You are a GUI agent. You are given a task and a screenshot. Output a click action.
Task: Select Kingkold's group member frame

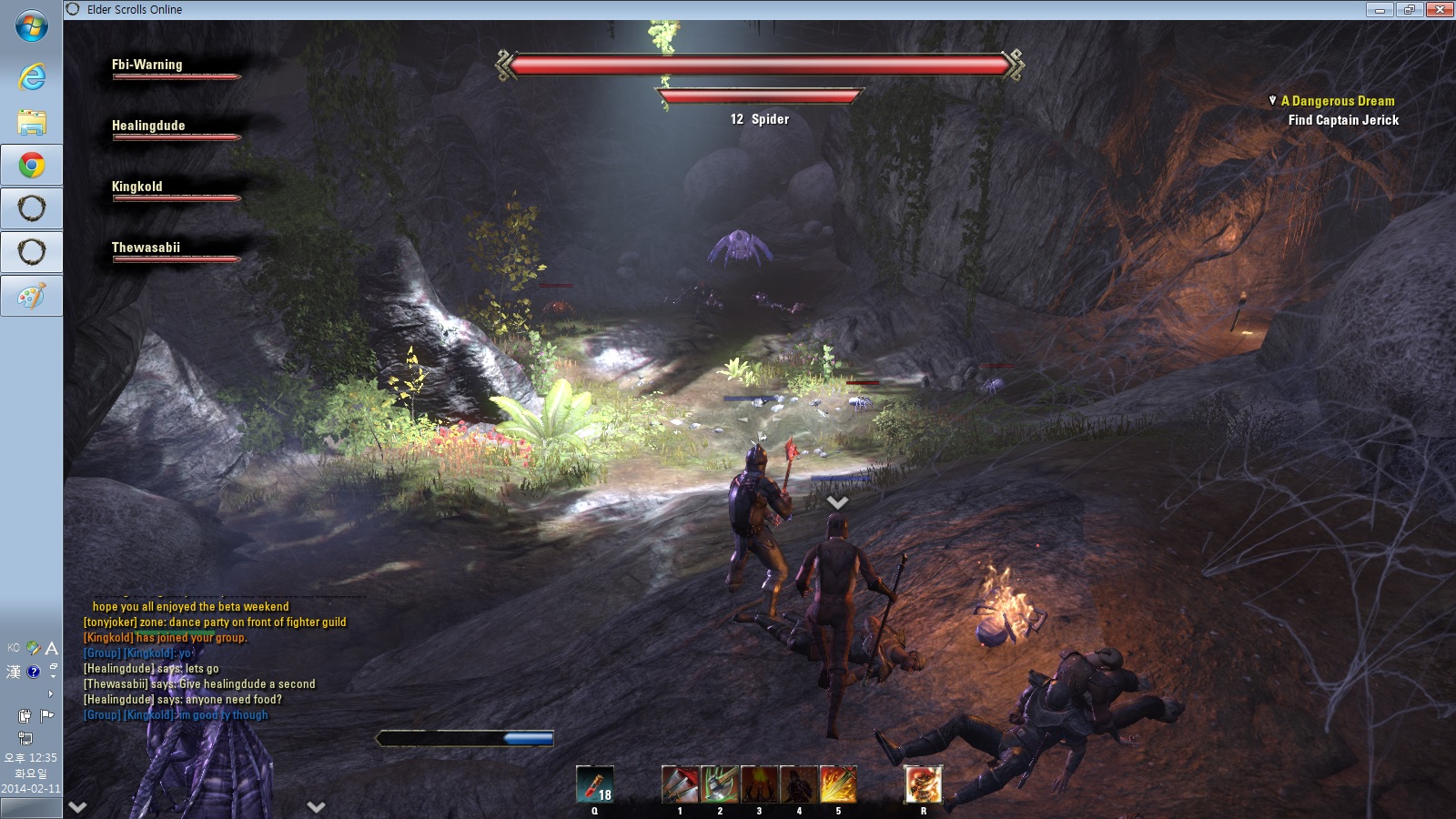pos(137,187)
